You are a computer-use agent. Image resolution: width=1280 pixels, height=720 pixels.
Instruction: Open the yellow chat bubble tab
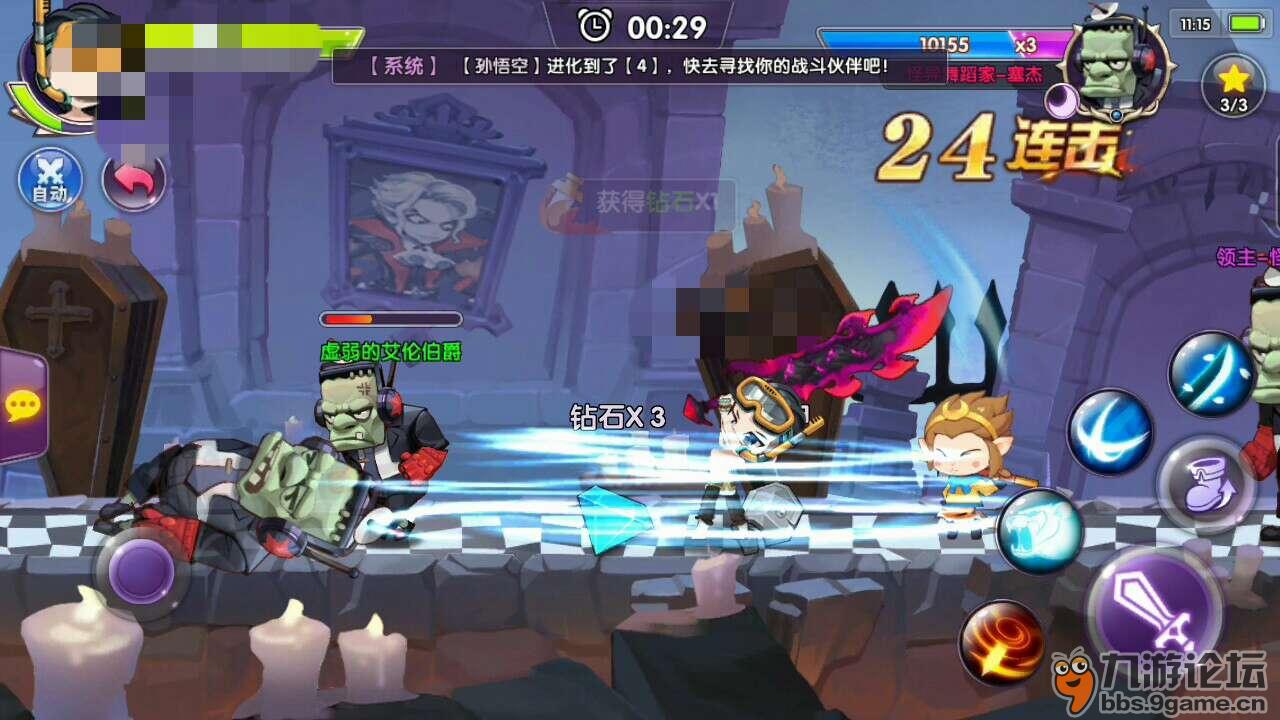coord(21,405)
